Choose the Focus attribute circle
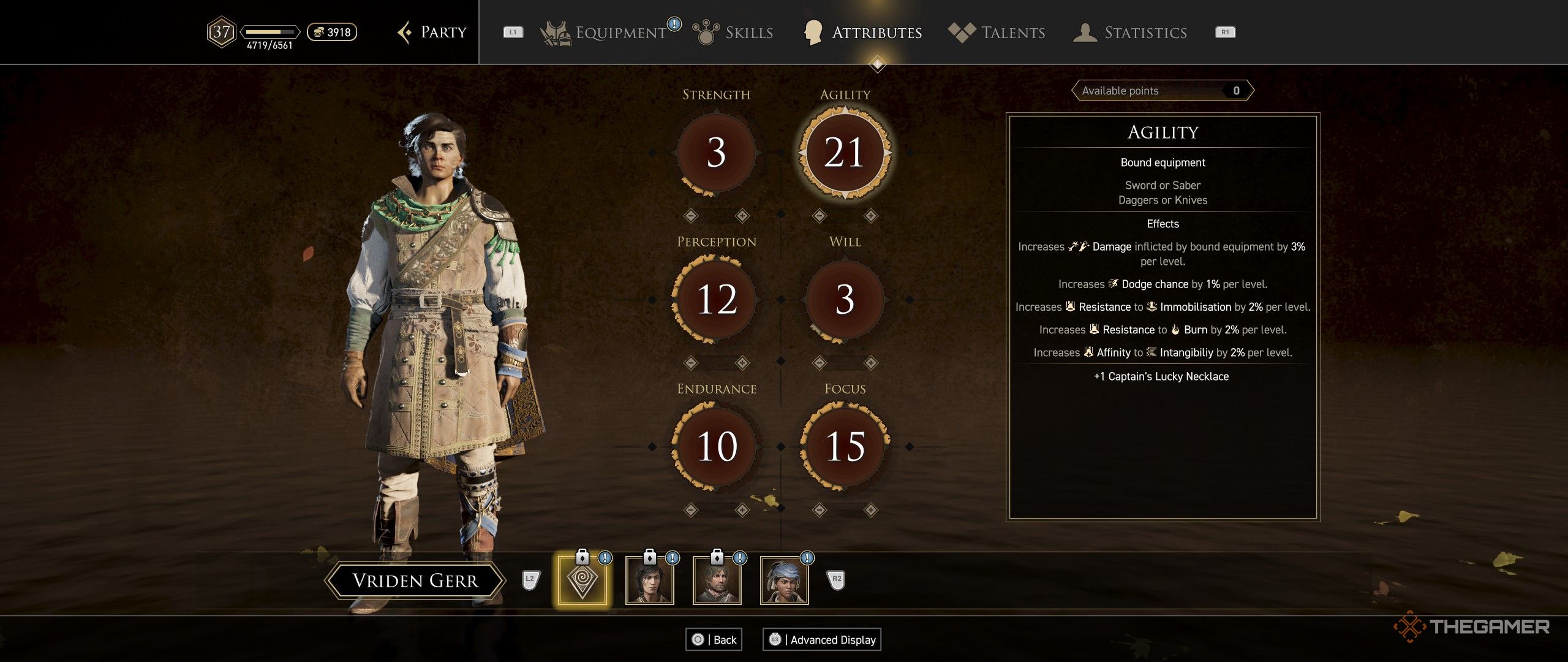Image resolution: width=1568 pixels, height=662 pixels. (845, 446)
